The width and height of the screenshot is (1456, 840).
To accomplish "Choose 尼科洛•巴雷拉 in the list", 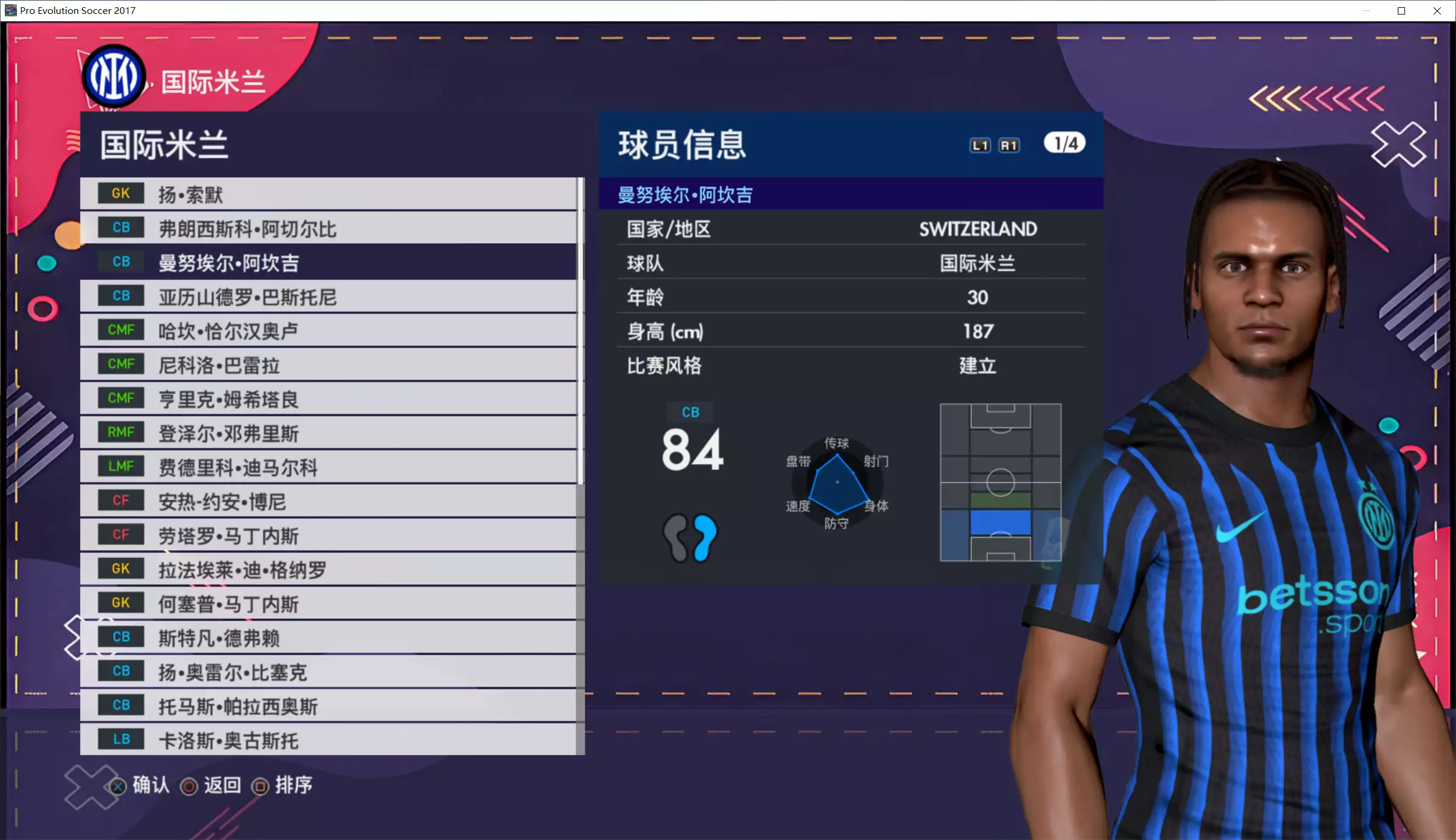I will click(327, 365).
